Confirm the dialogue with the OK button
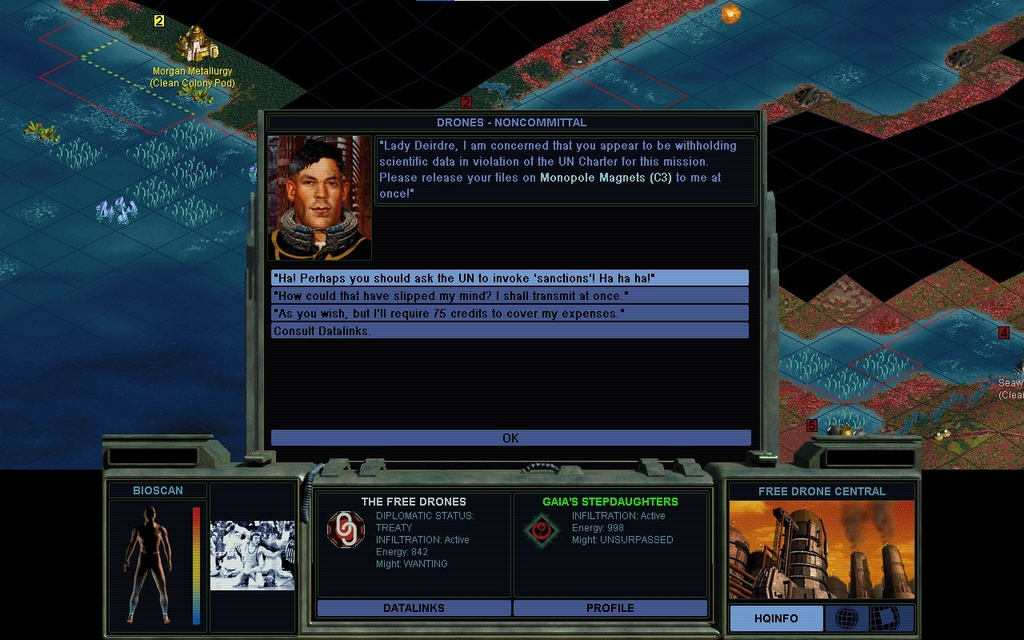1024x640 pixels. coord(510,438)
